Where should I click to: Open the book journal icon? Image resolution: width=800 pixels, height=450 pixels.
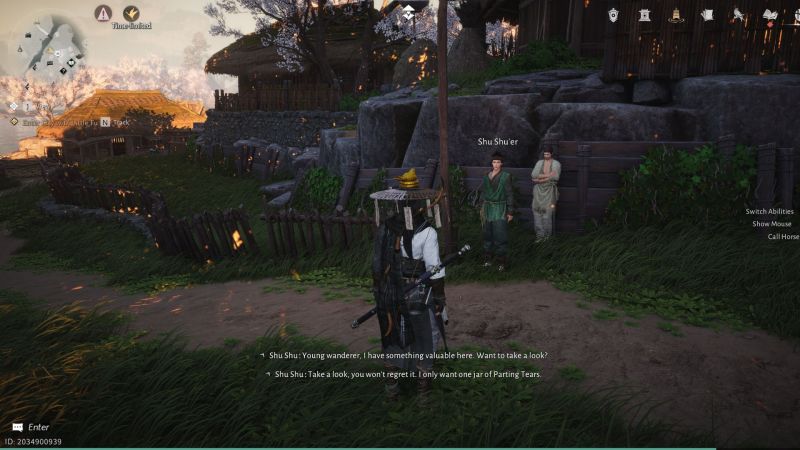pos(769,14)
